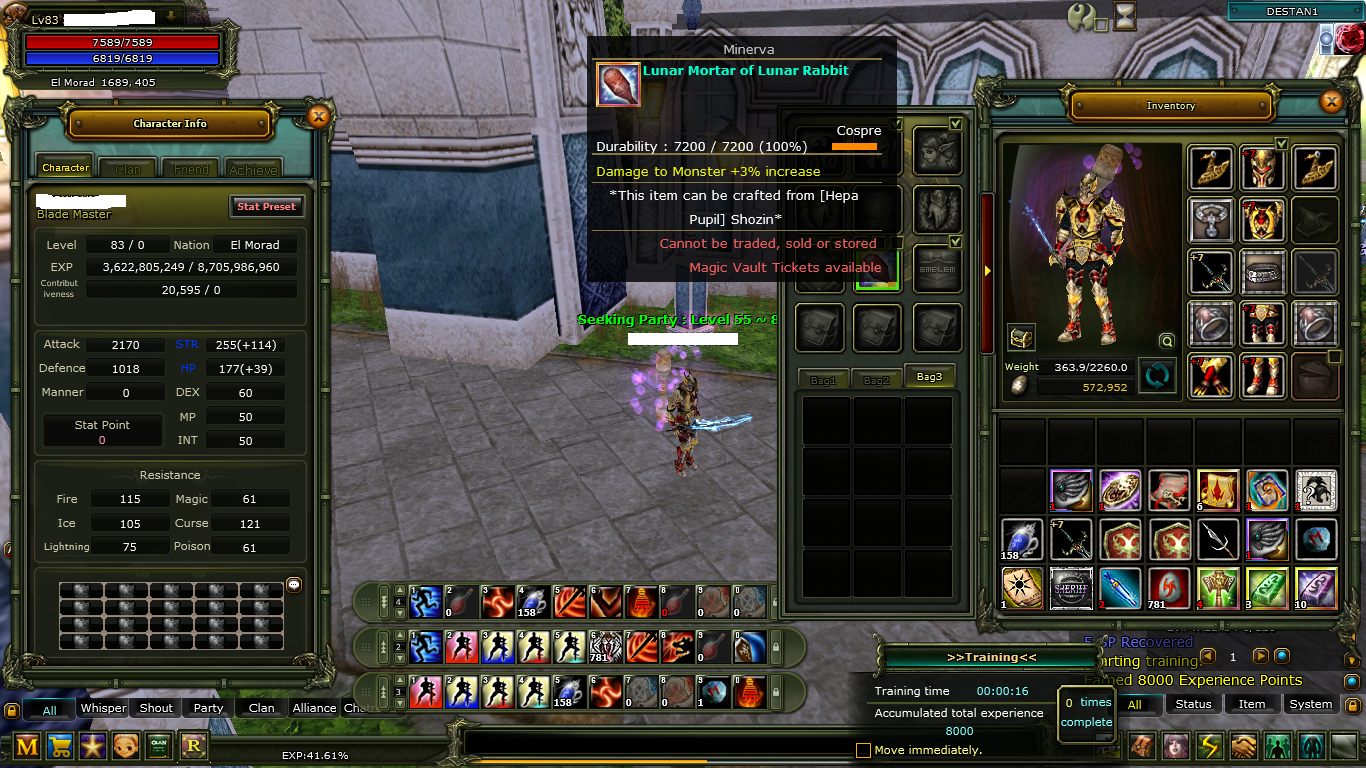Click the treasure chest icon beside character preview
1366x768 pixels.
[x=1020, y=338]
